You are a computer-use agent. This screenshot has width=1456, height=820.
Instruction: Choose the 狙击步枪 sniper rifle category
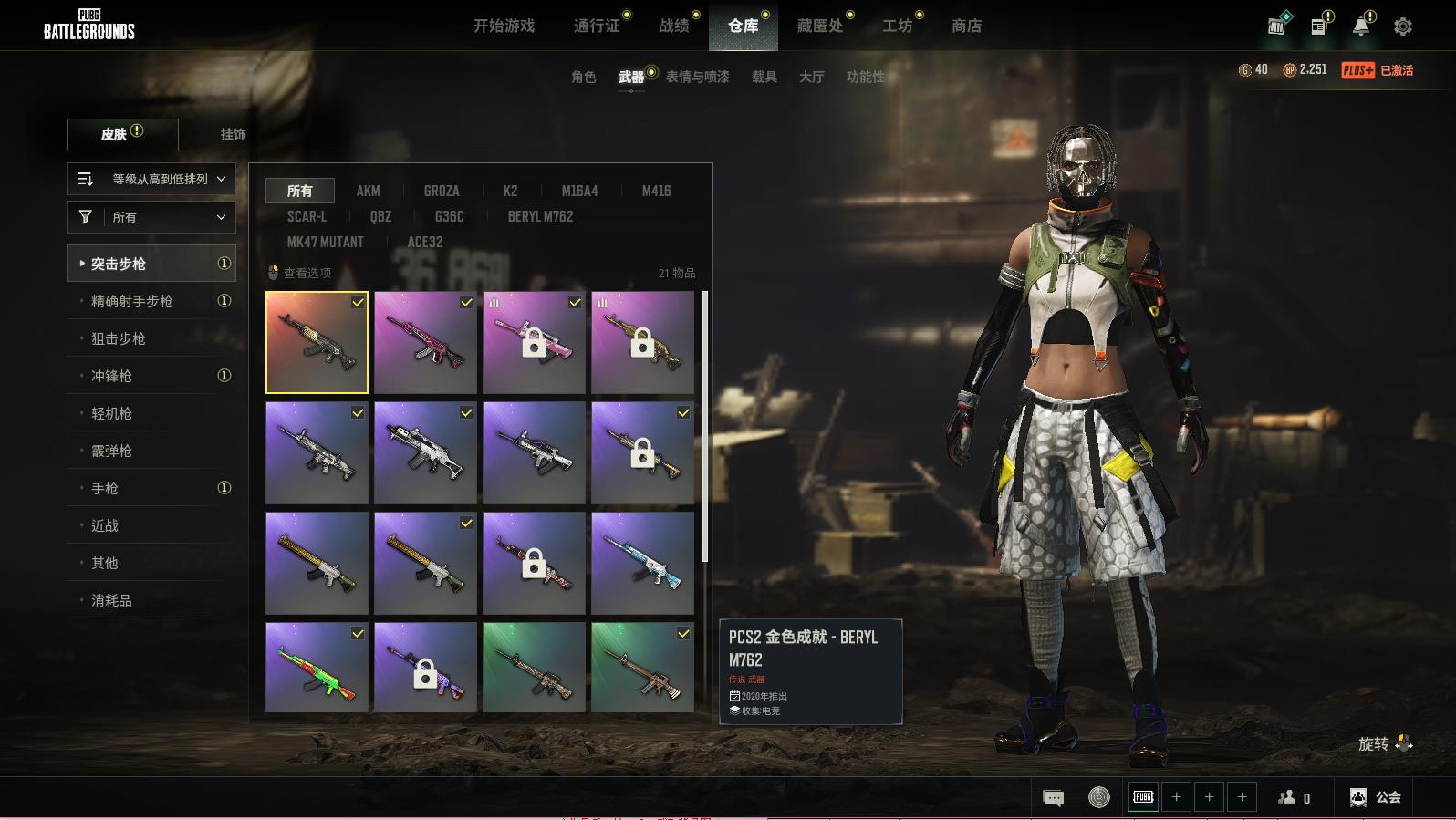[119, 338]
